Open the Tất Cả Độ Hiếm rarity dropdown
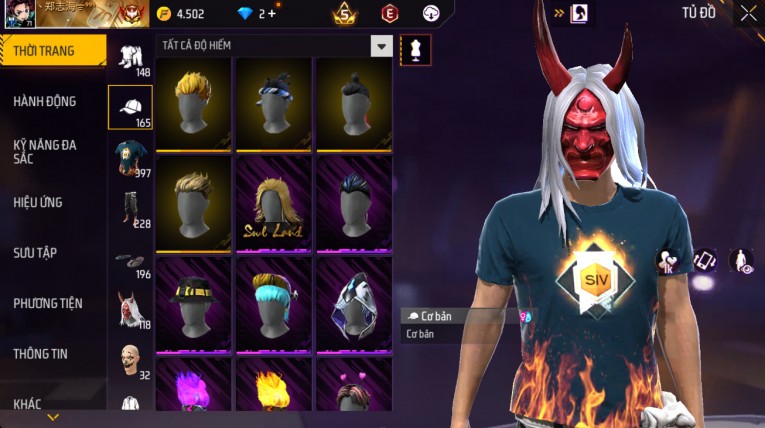The width and height of the screenshot is (765, 428). [x=381, y=46]
